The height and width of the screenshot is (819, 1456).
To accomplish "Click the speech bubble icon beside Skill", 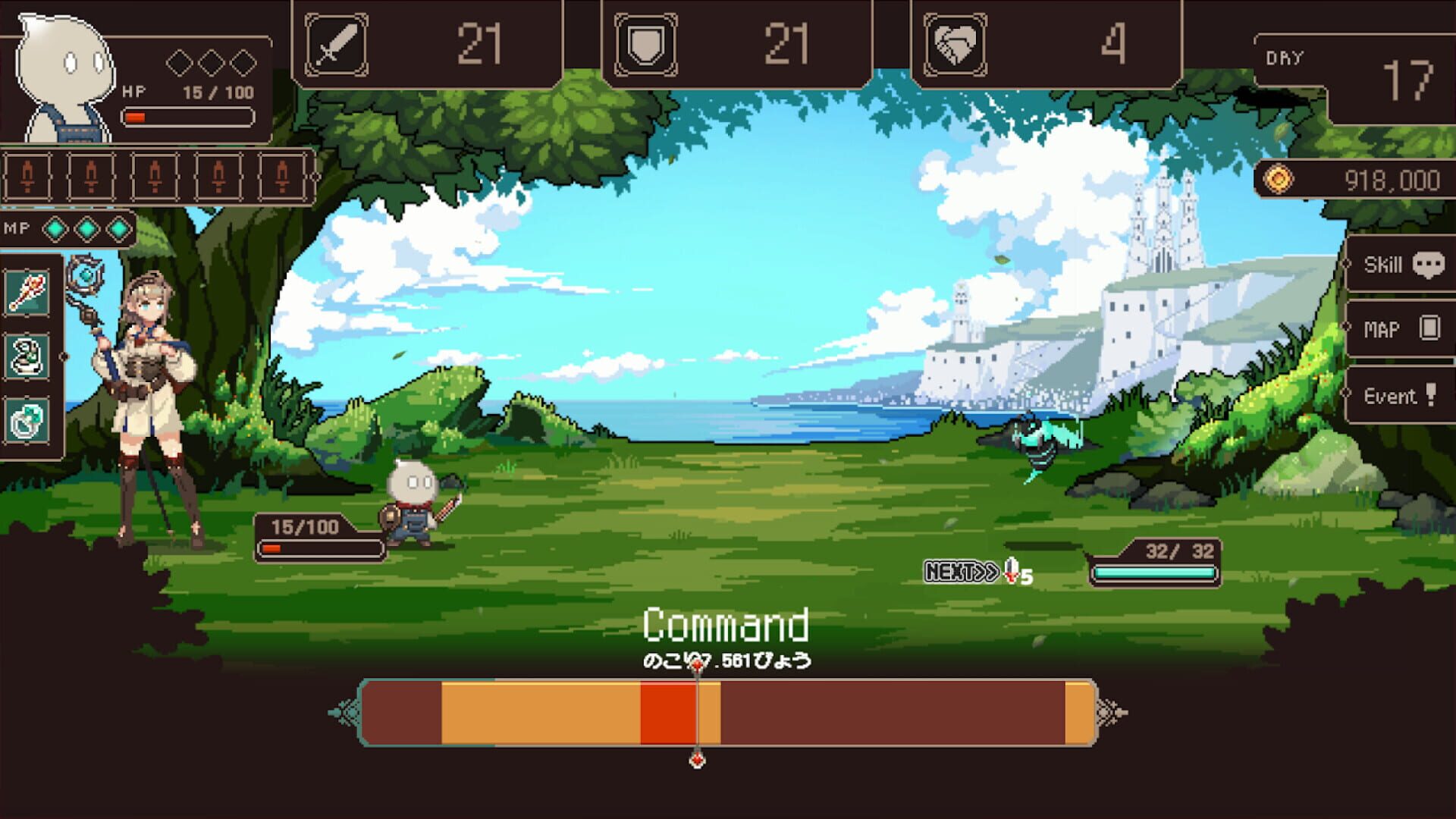I will [1430, 263].
